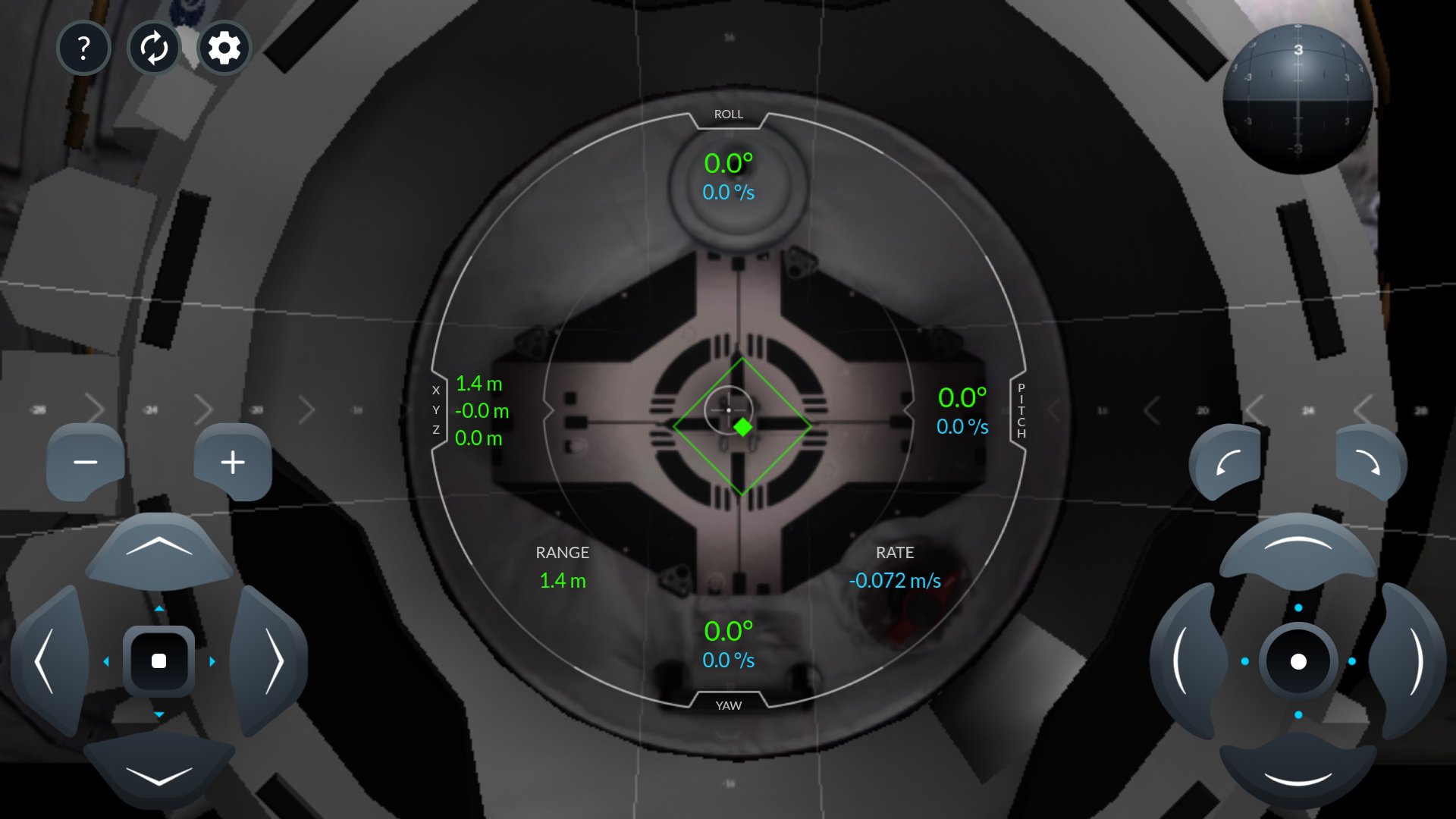Restart the docking simulation via the refresh icon
This screenshot has width=1456, height=819.
coord(154,48)
